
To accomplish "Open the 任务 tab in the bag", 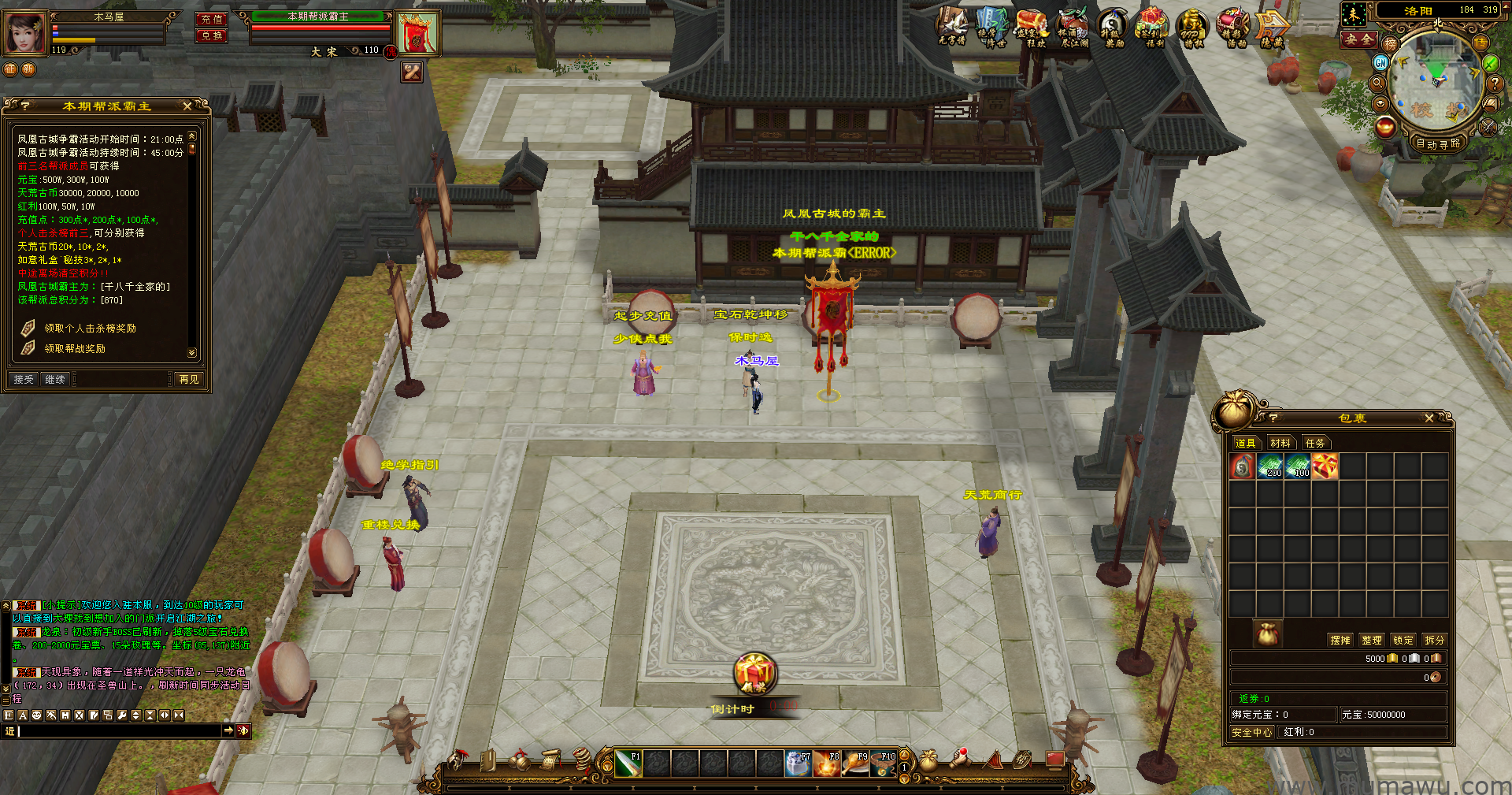I will click(x=1315, y=443).
